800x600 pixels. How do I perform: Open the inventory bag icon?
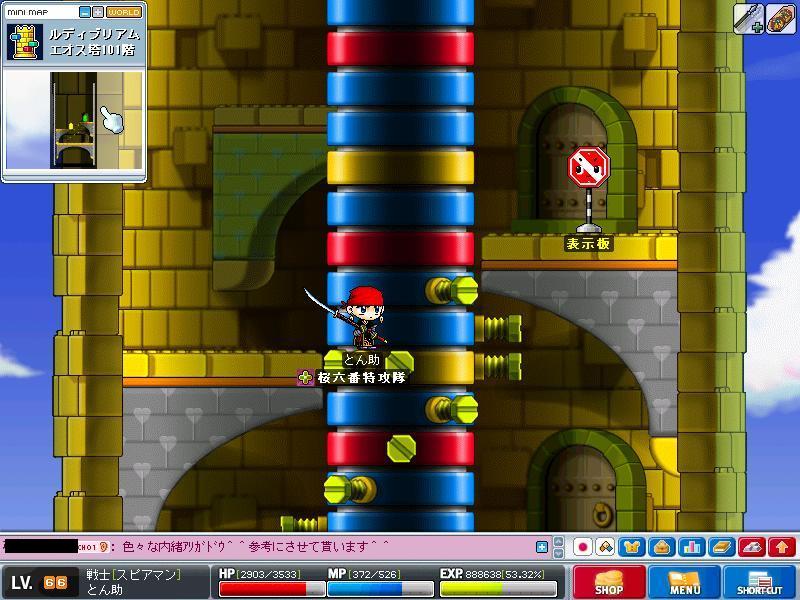click(x=661, y=547)
